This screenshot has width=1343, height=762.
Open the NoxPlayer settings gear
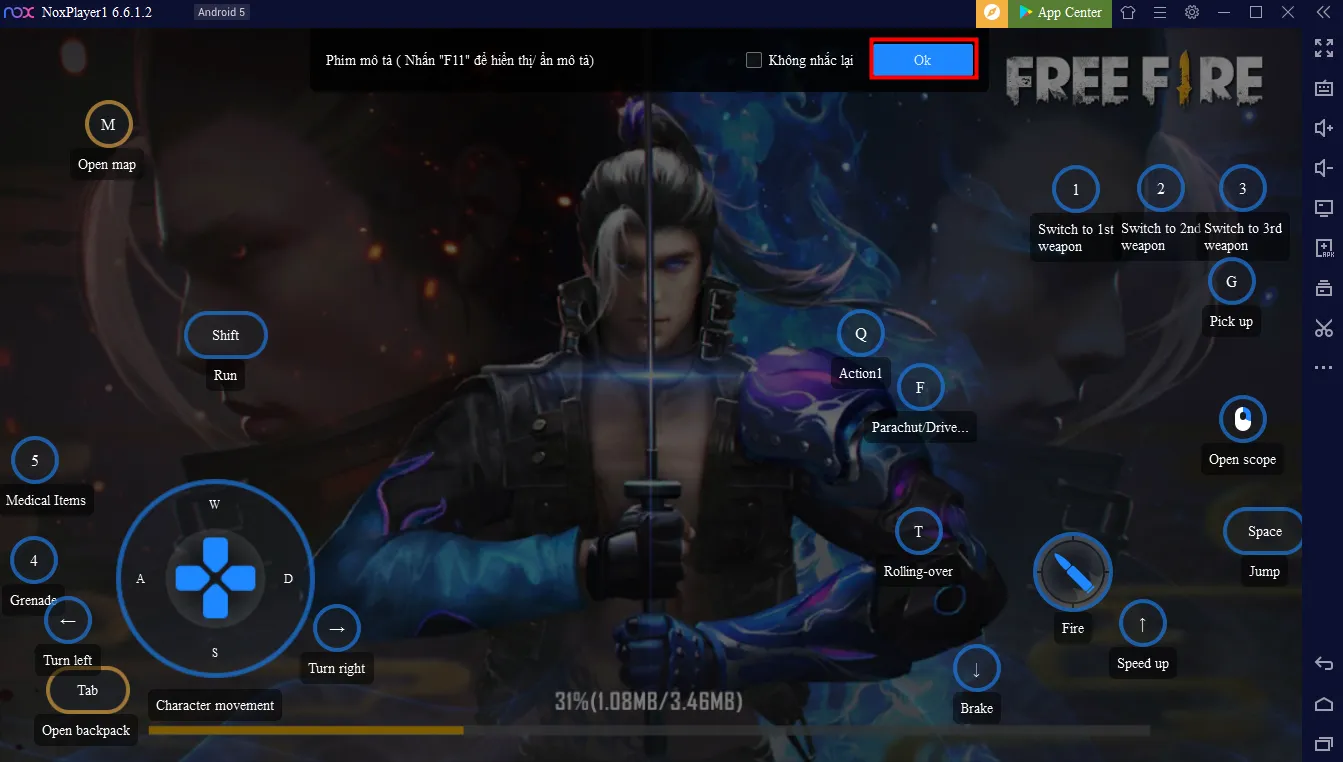1191,14
